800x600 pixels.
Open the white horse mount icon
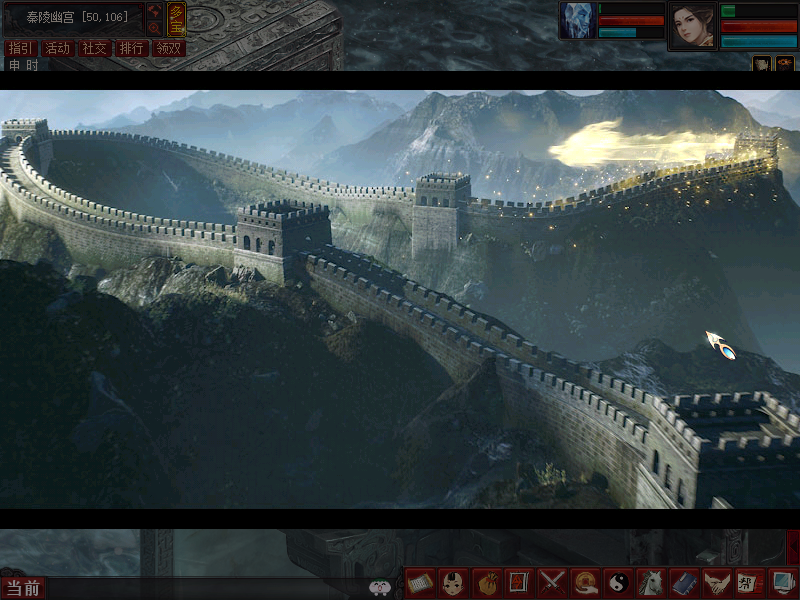650,582
